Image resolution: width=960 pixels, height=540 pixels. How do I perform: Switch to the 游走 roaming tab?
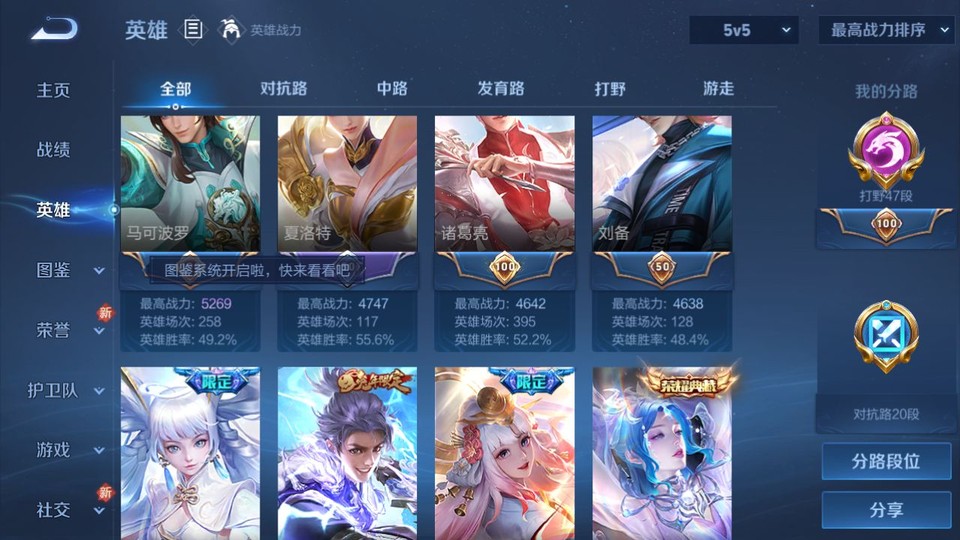click(x=718, y=88)
